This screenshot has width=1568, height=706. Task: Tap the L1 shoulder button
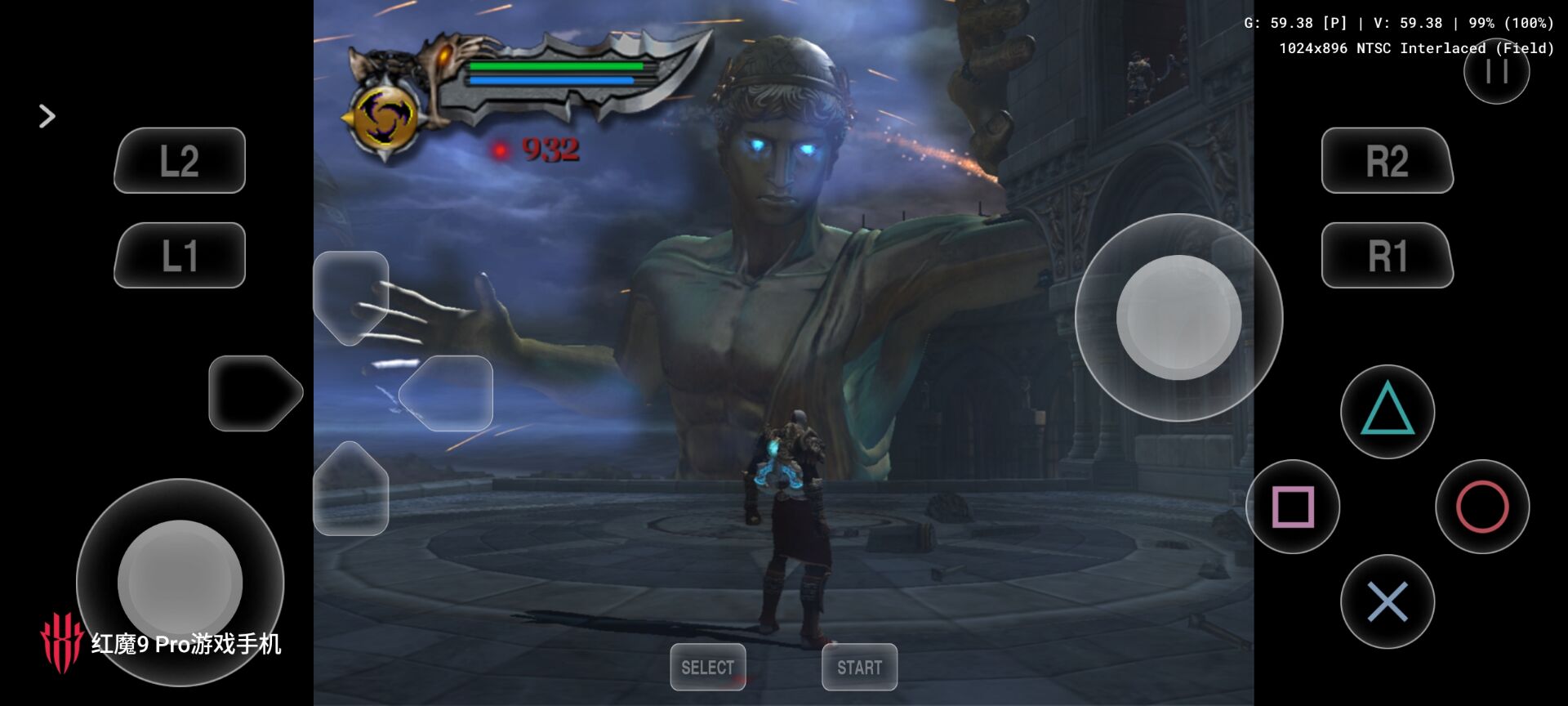(180, 256)
